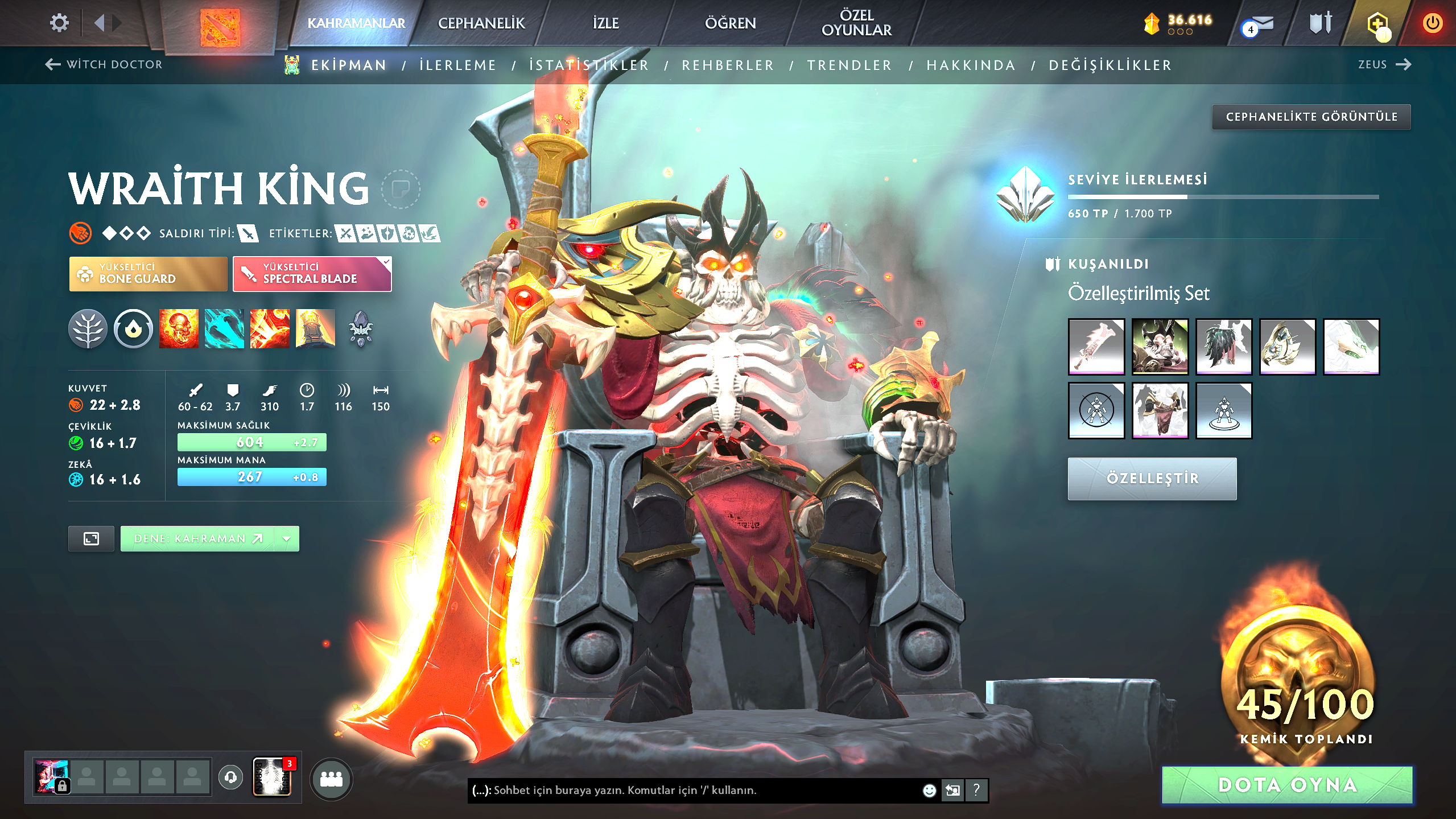Open the İstatistikler hero section
The width and height of the screenshot is (1456, 819).
coord(589,65)
